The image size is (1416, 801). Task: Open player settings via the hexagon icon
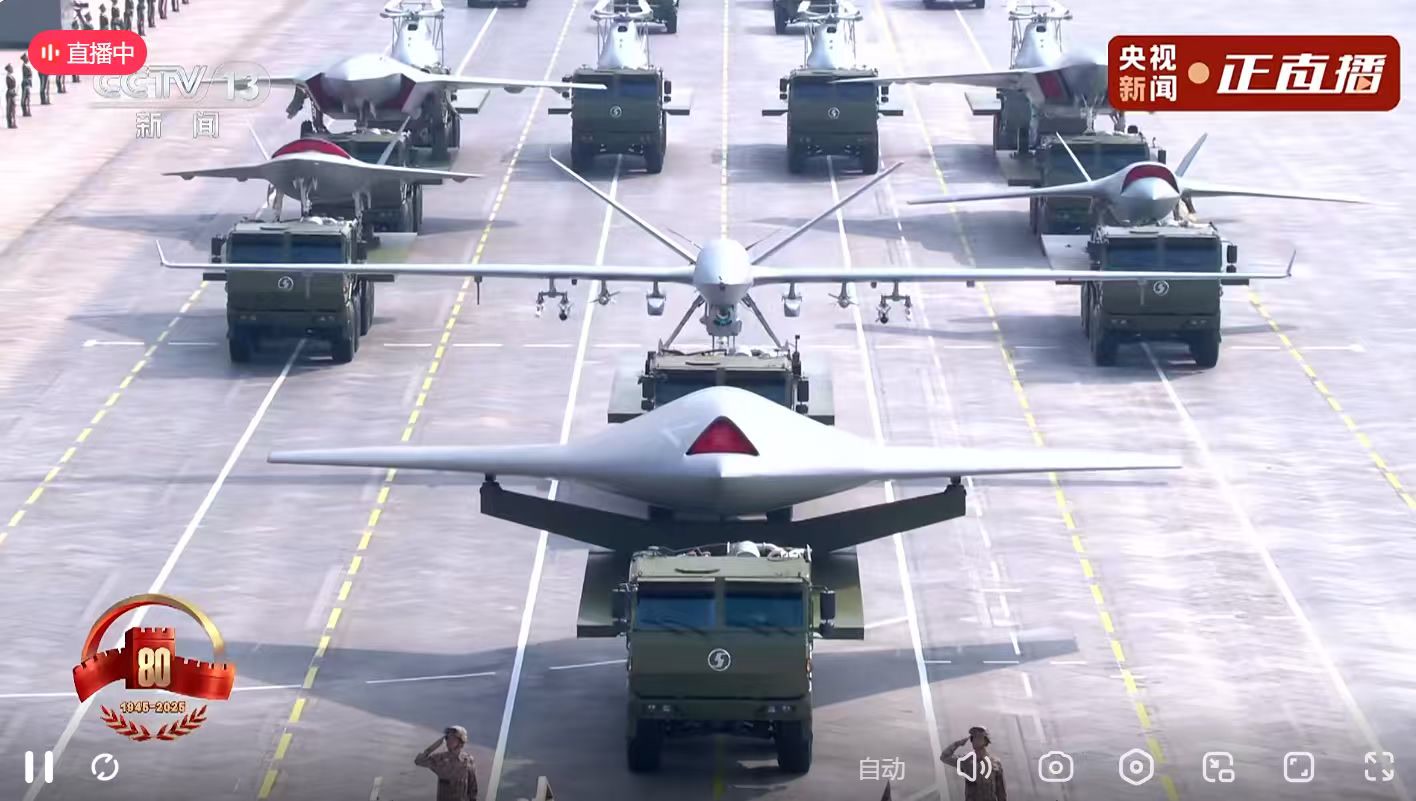[1136, 767]
